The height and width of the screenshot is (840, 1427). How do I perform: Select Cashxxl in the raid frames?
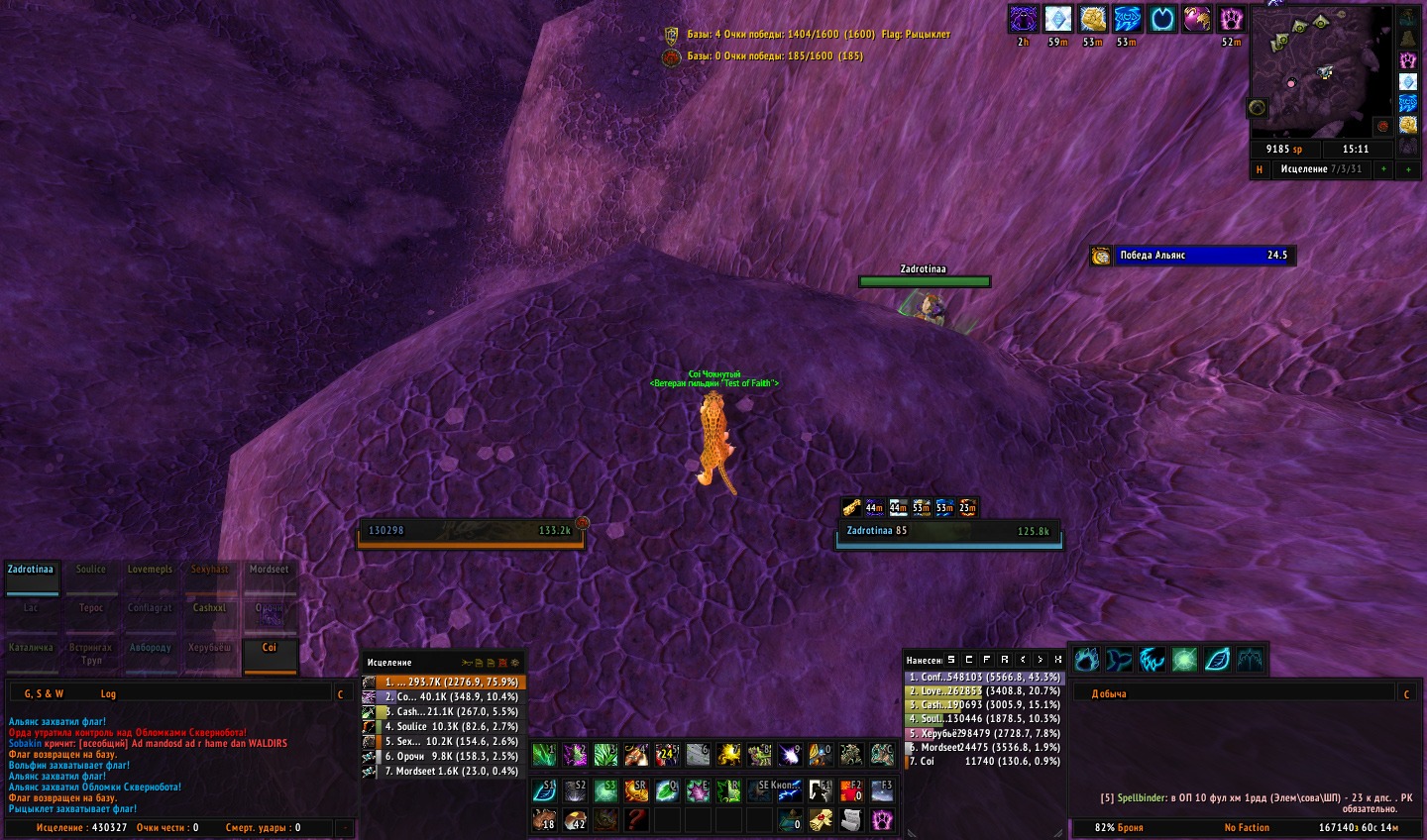click(209, 615)
